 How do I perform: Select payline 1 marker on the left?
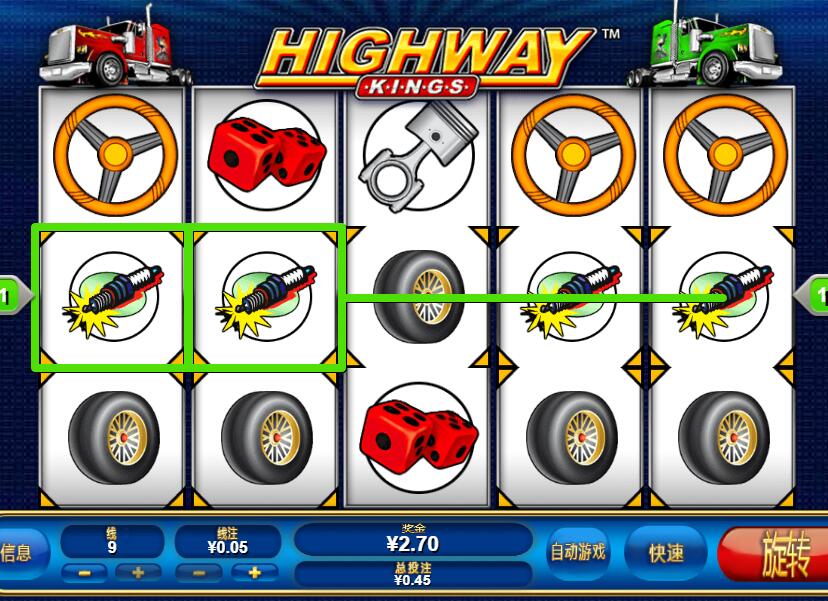10,296
